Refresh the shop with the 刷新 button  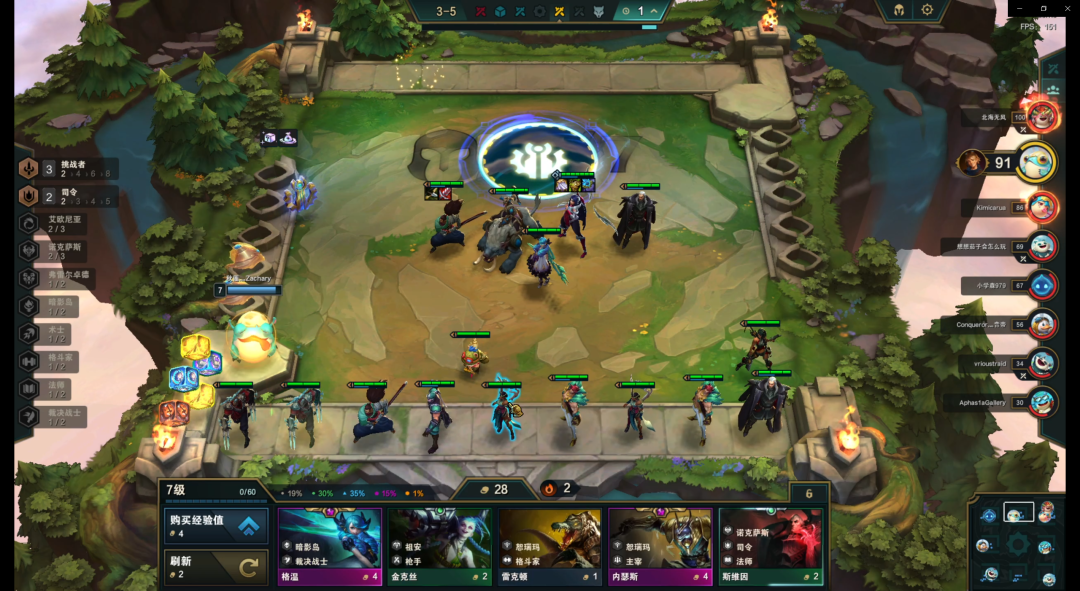216,568
